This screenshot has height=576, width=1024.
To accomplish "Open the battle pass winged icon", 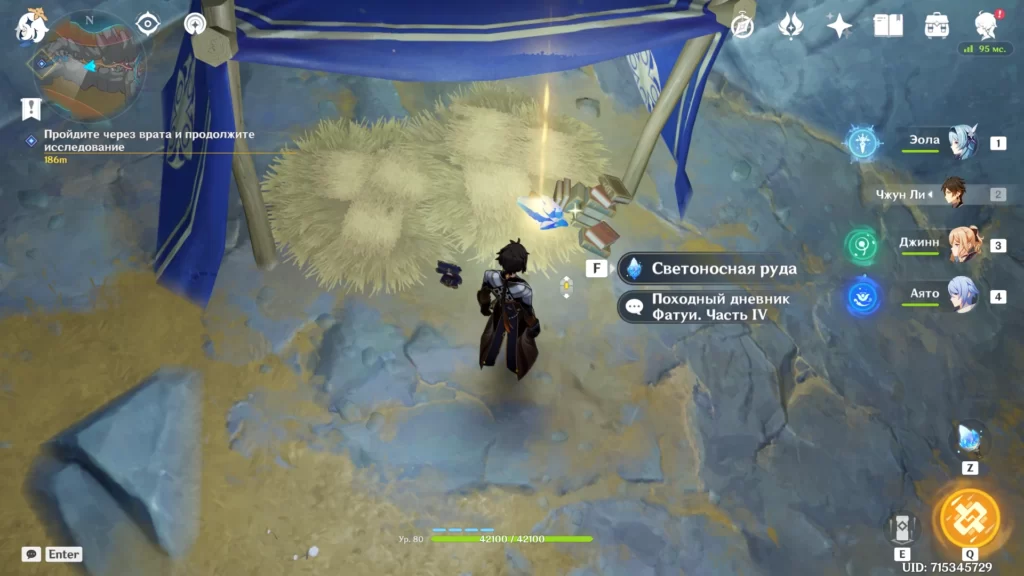I will (x=791, y=26).
